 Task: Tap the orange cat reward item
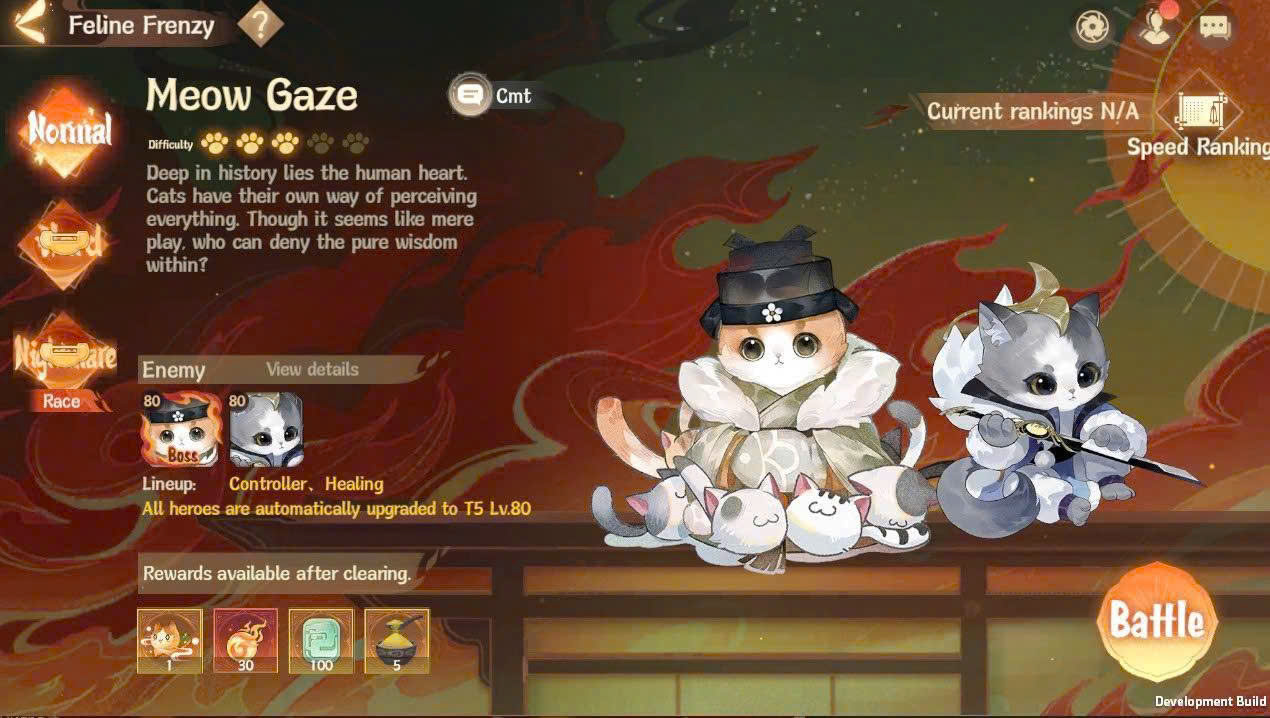click(170, 640)
